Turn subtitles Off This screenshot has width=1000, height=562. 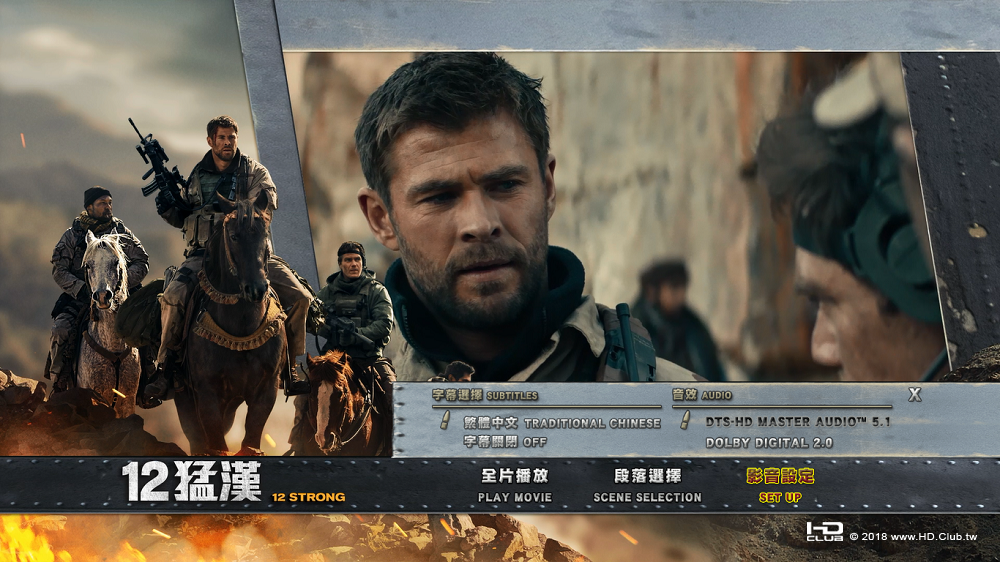coord(505,442)
